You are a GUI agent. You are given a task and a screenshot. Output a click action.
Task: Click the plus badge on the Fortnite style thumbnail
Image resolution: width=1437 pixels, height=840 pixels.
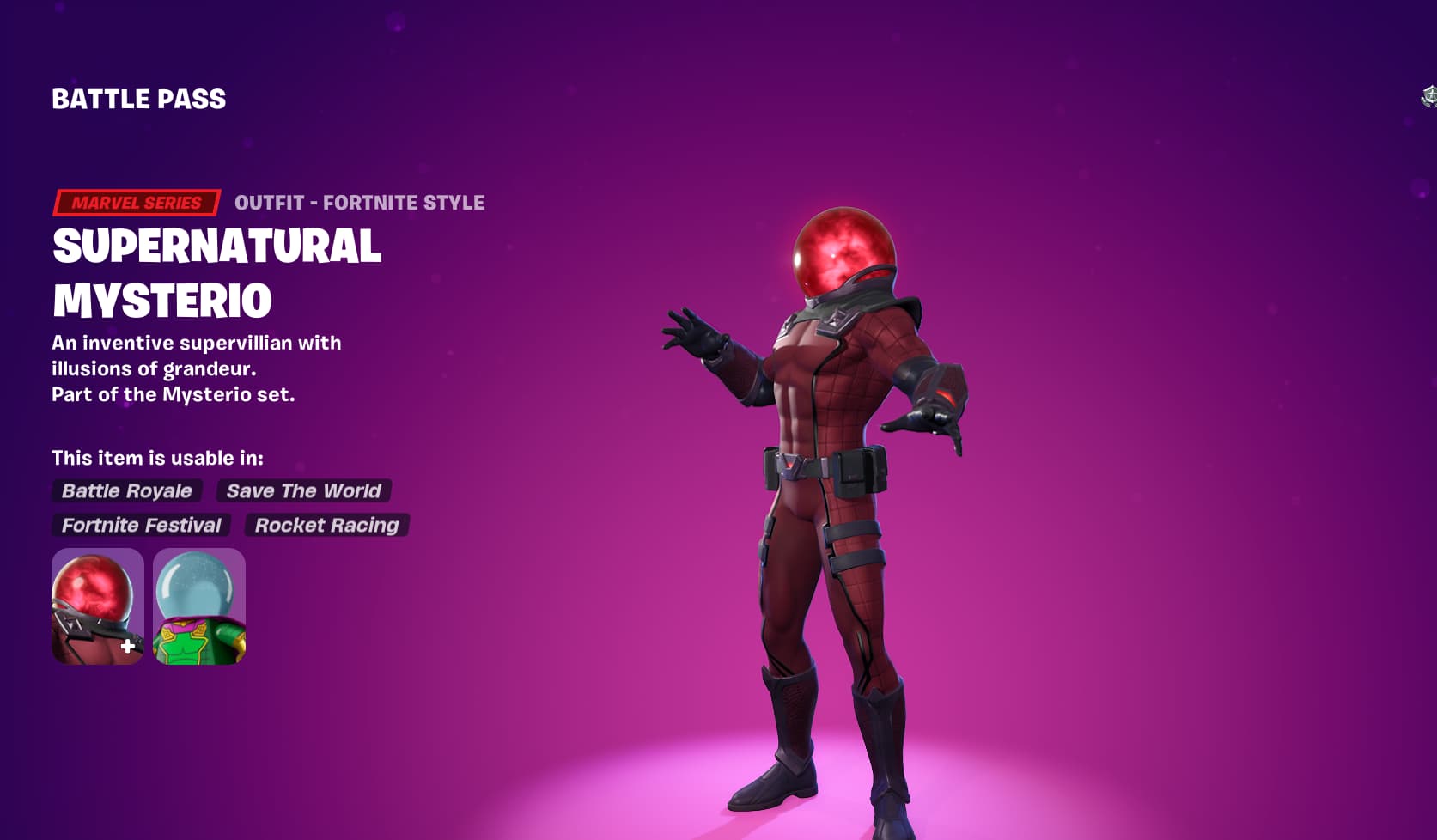[x=127, y=647]
